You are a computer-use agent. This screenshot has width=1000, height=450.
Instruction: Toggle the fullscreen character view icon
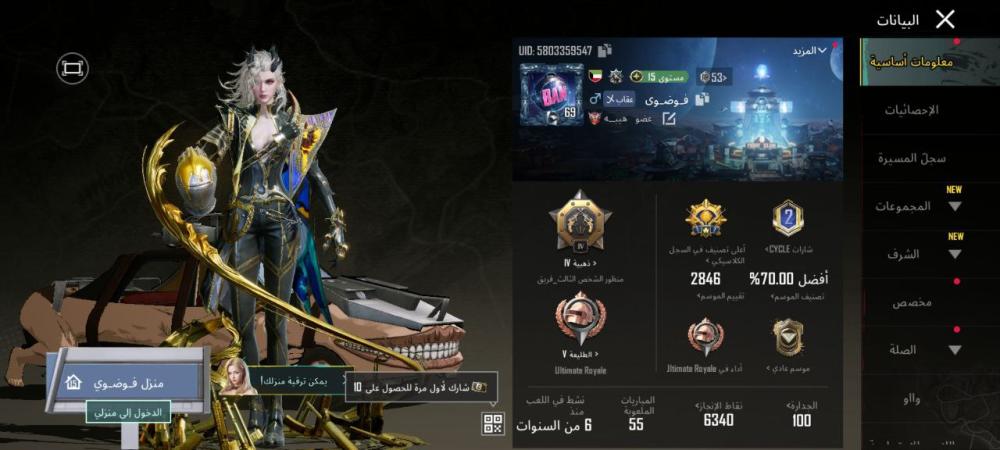72,68
